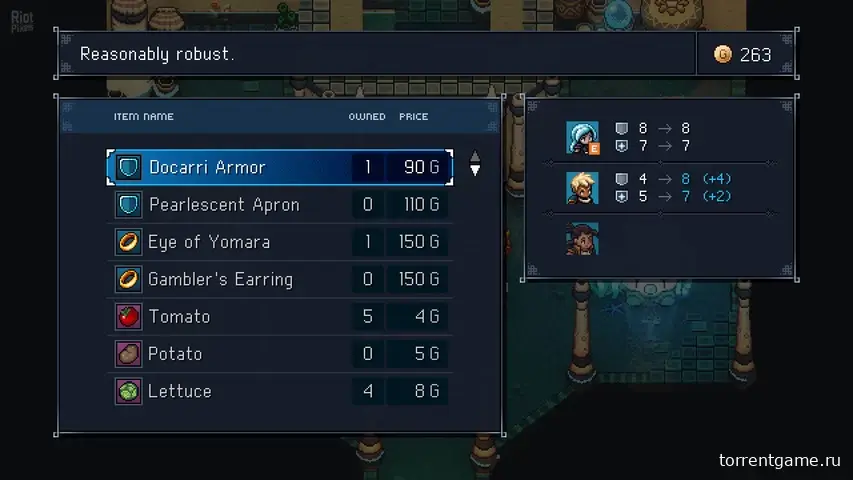Choose the Potato ingredient row

click(279, 354)
